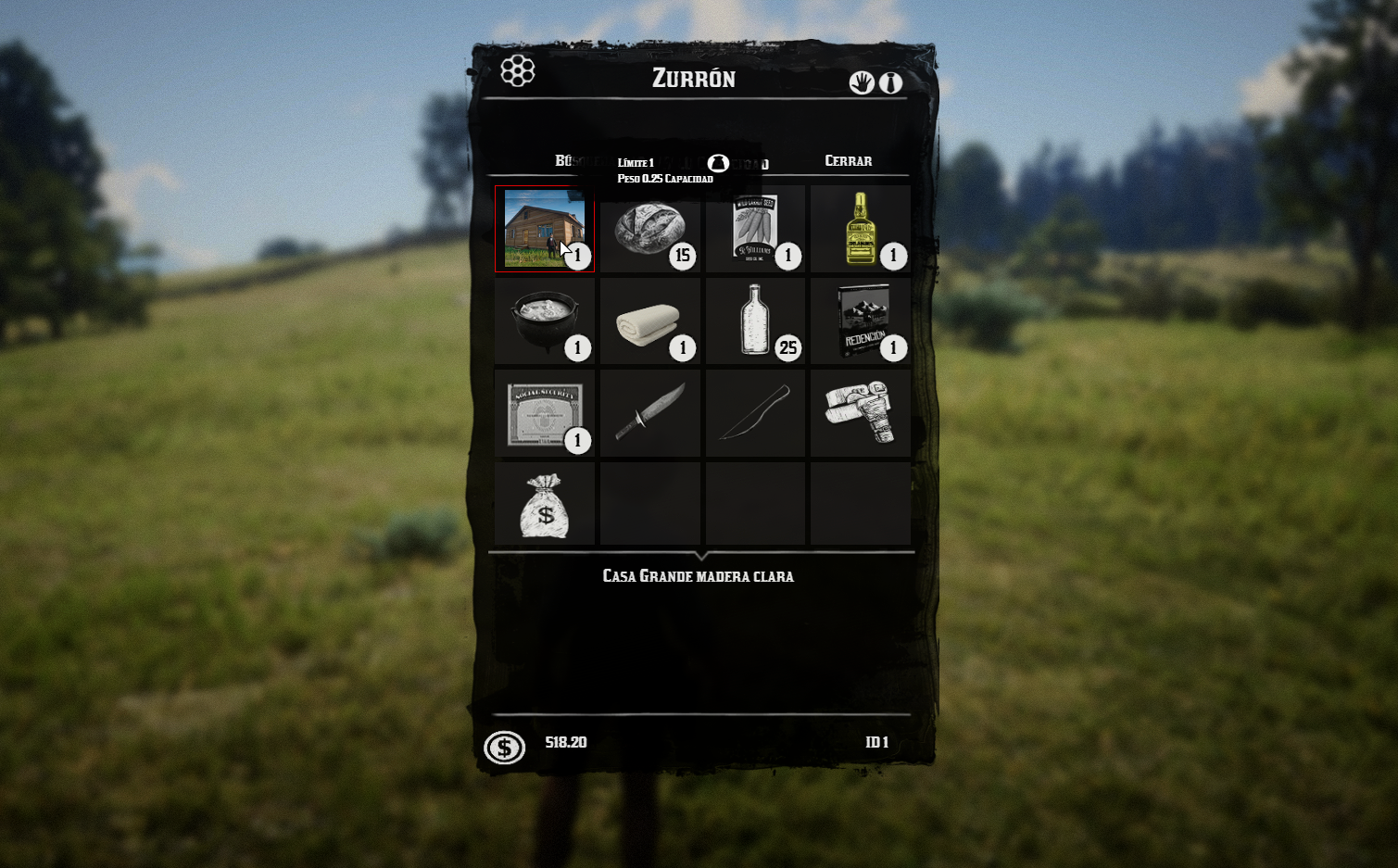The image size is (1398, 868).
Task: Choose the bread loaf slot
Action: [x=649, y=229]
